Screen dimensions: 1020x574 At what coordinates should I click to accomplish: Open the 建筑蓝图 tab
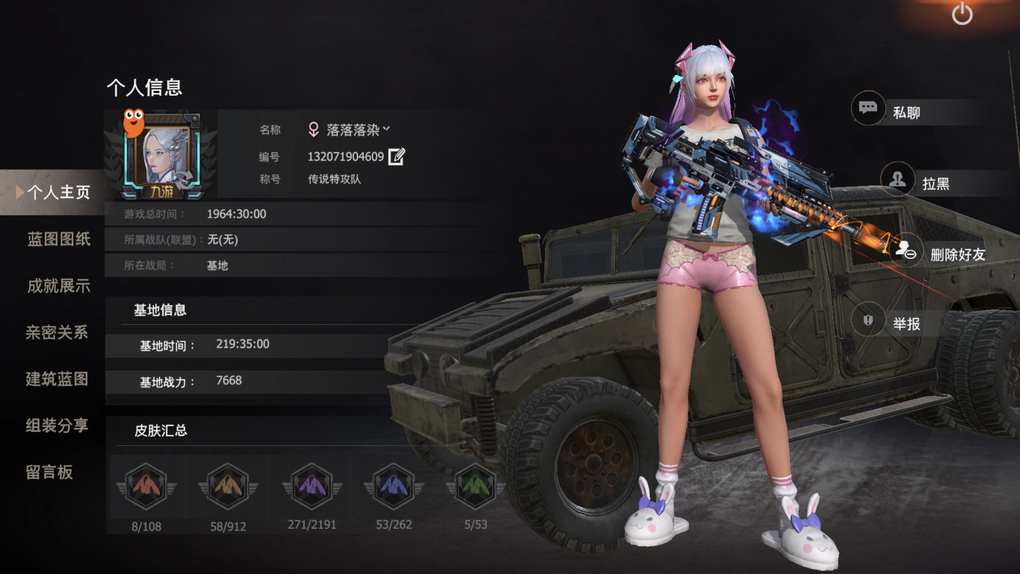(58, 379)
